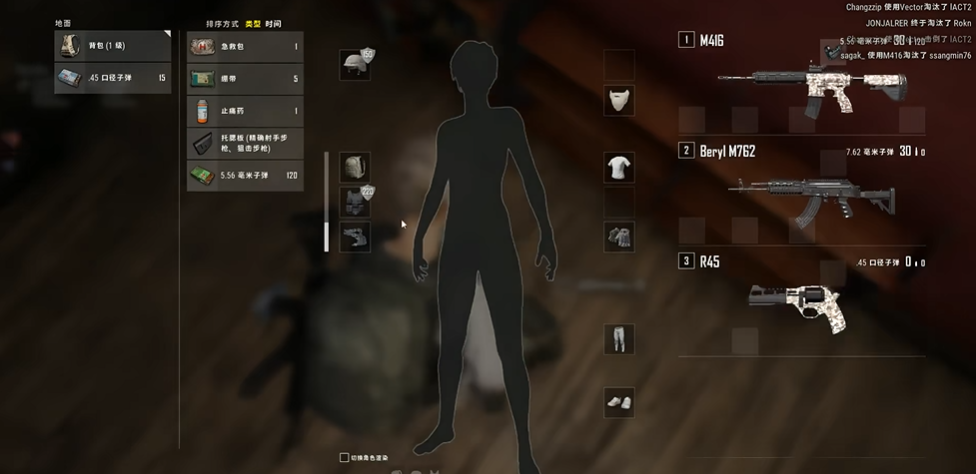This screenshot has width=976, height=474.
Task: Choose the bandage (绷带) inventory row
Action: pos(245,78)
